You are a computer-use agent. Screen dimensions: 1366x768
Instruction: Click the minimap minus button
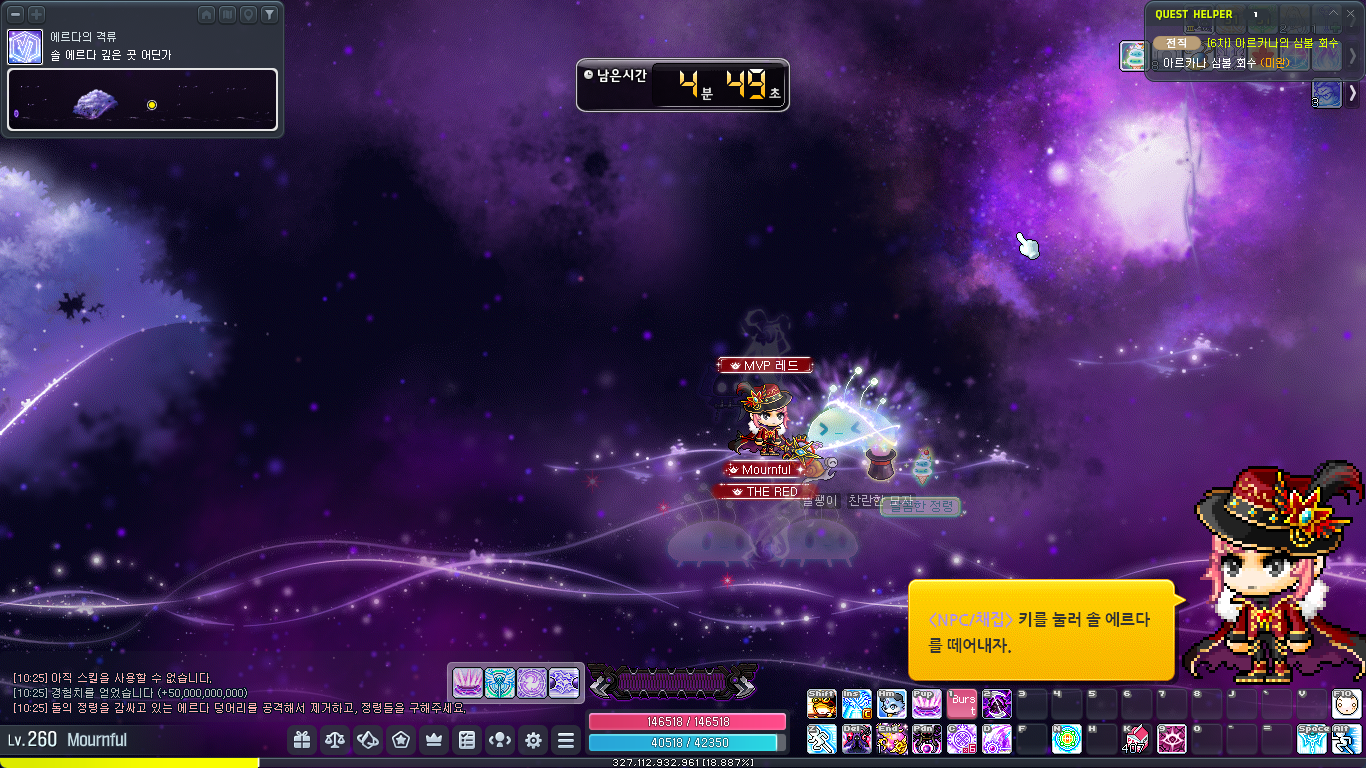17,15
